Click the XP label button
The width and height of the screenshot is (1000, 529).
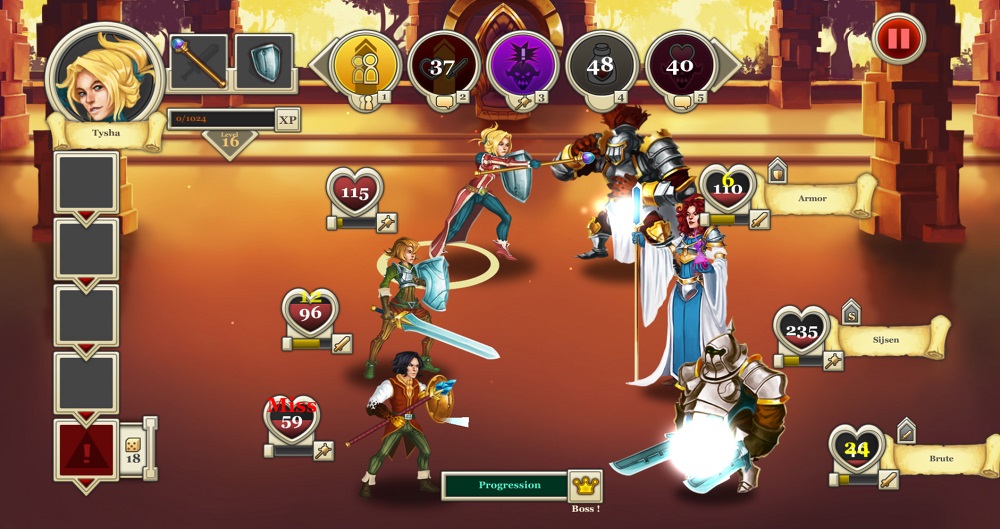pyautogui.click(x=288, y=119)
